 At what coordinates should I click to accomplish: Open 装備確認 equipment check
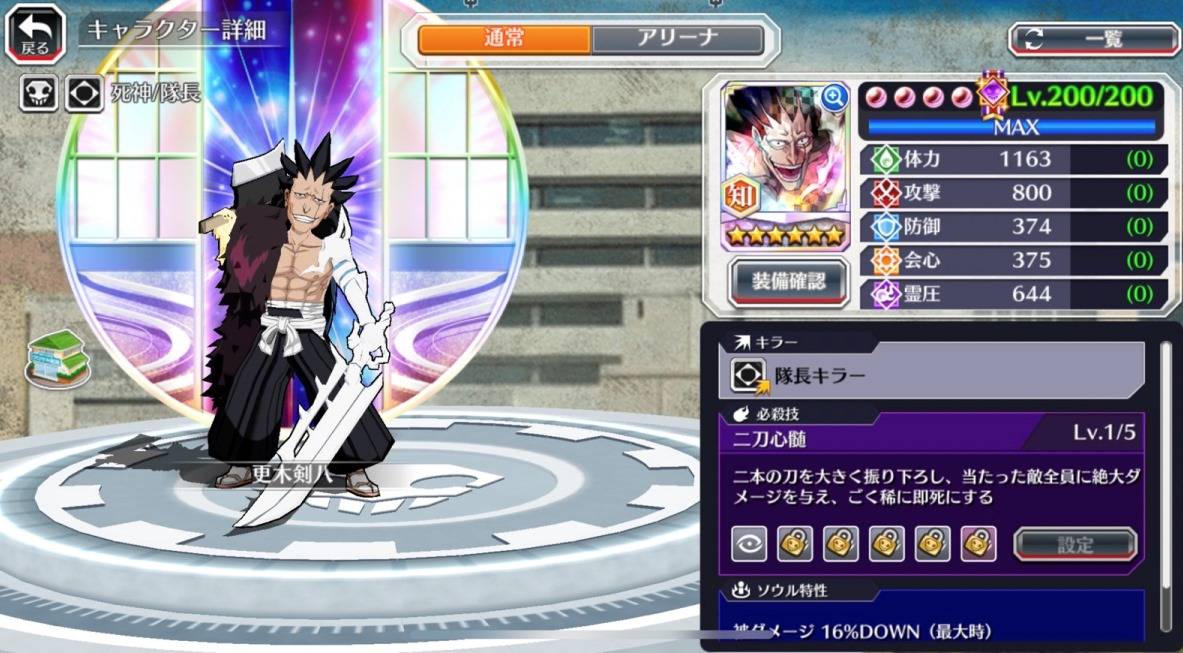click(789, 281)
